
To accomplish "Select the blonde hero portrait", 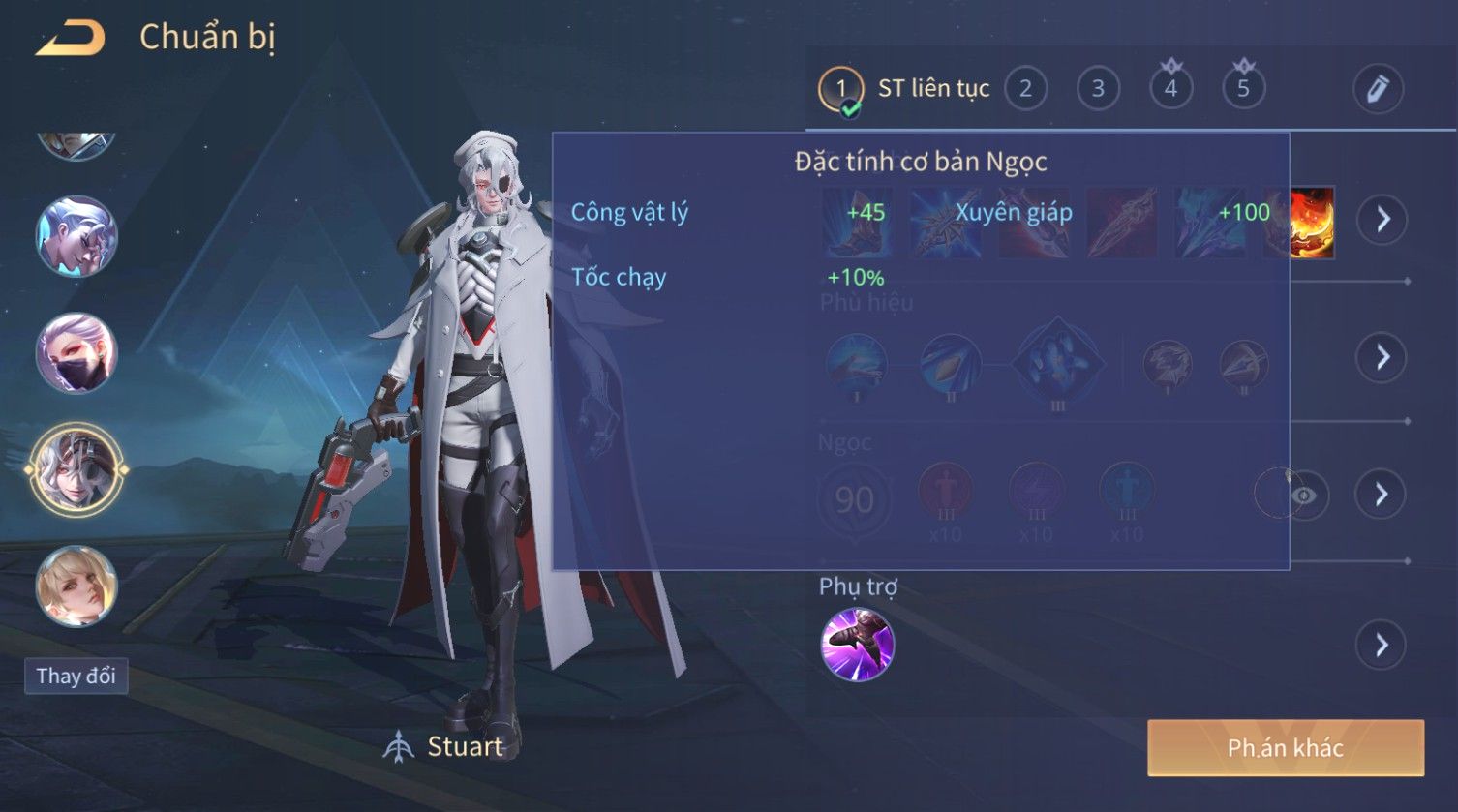I will [x=76, y=586].
